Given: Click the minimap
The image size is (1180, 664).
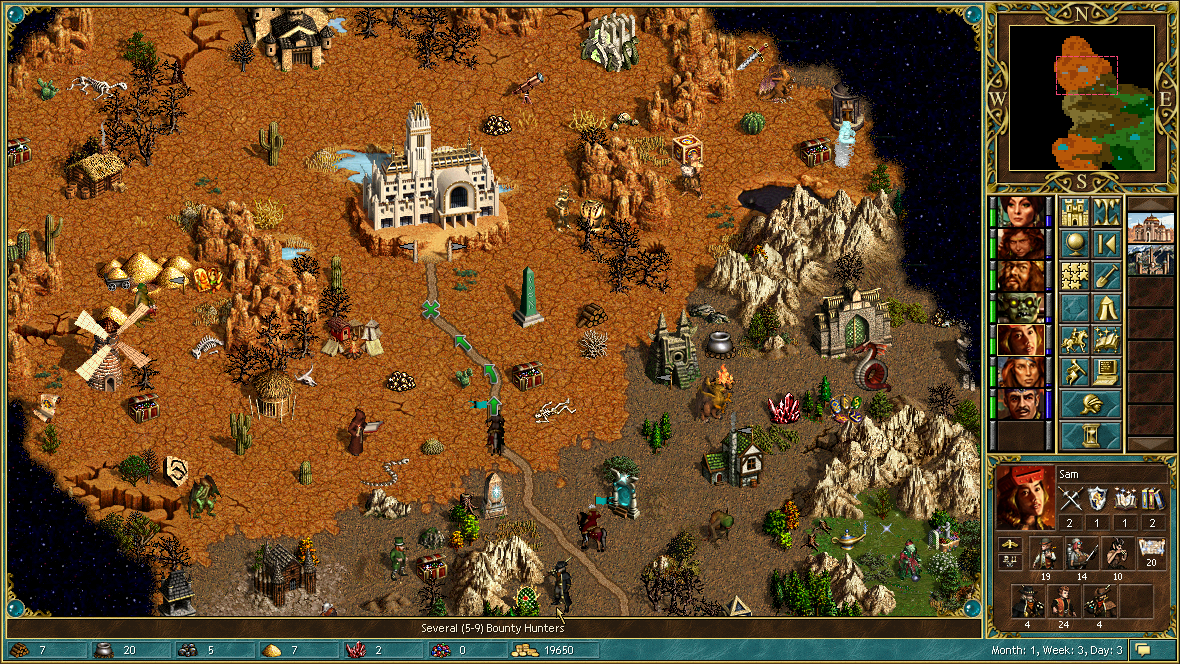Looking at the screenshot, I should click(1082, 97).
